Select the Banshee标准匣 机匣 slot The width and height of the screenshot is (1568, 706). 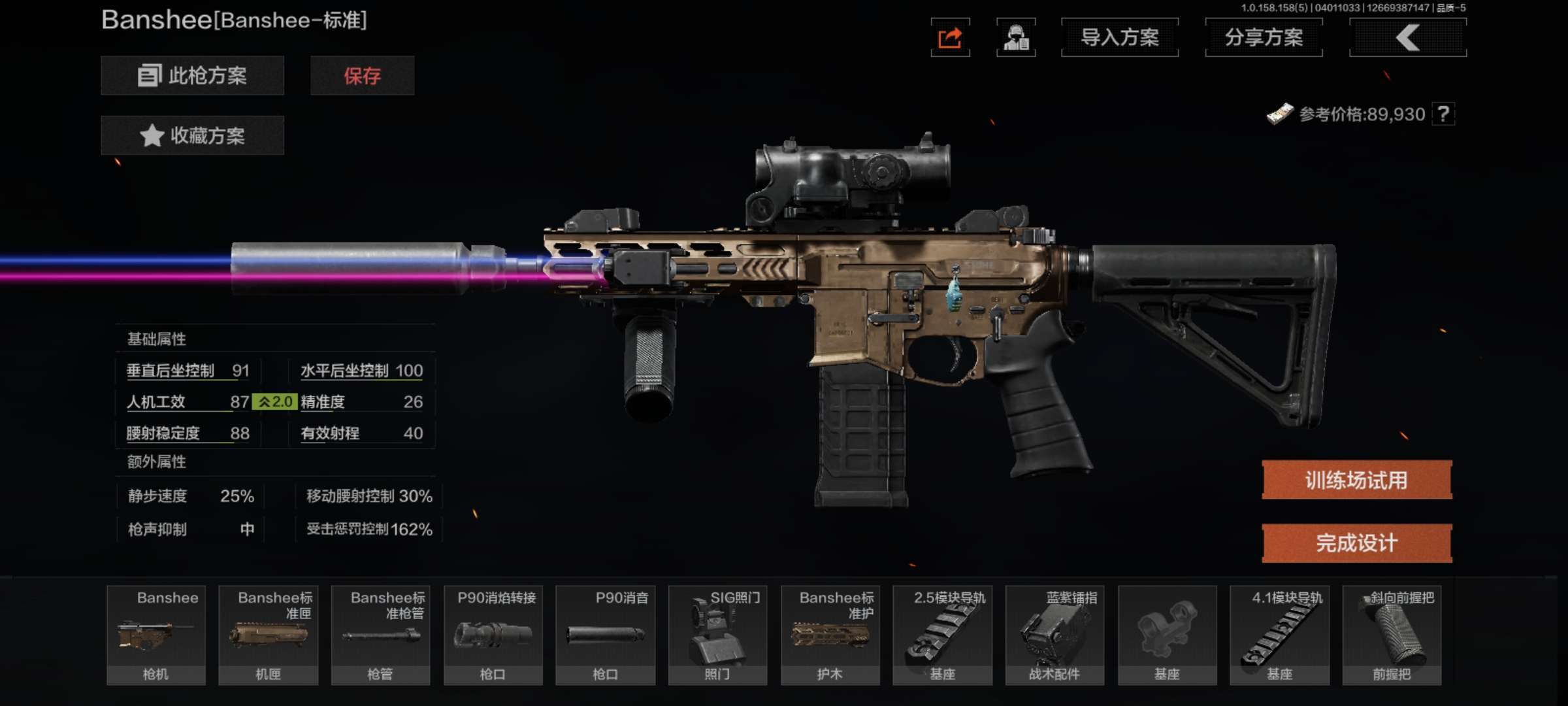(x=269, y=635)
